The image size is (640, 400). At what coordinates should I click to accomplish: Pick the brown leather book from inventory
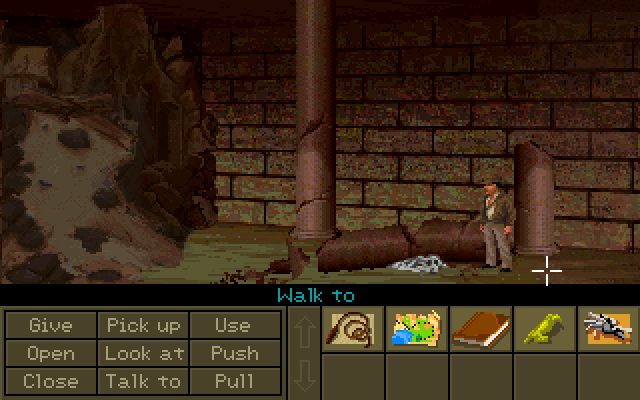tap(480, 328)
